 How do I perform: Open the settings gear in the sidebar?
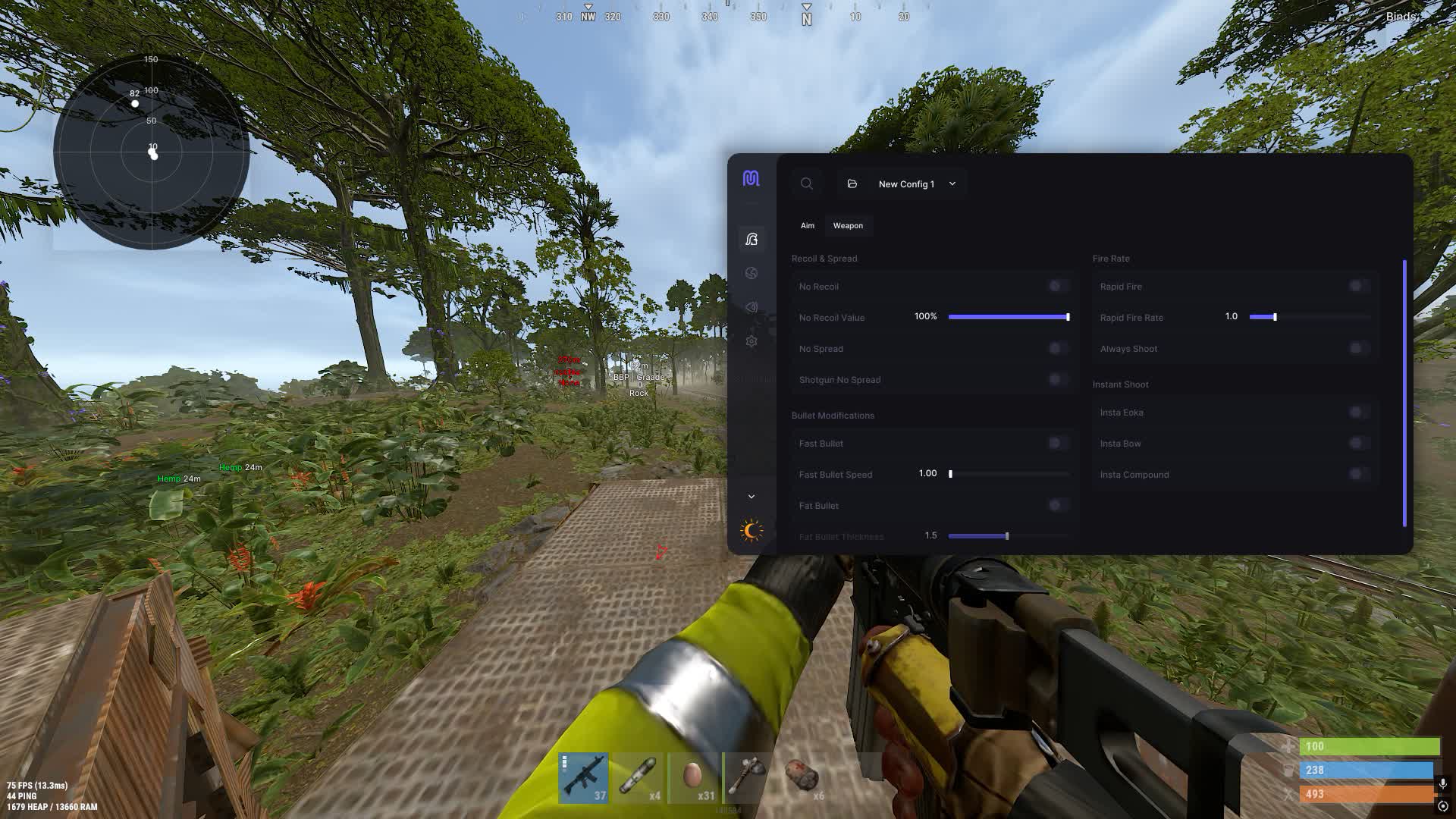tap(751, 341)
